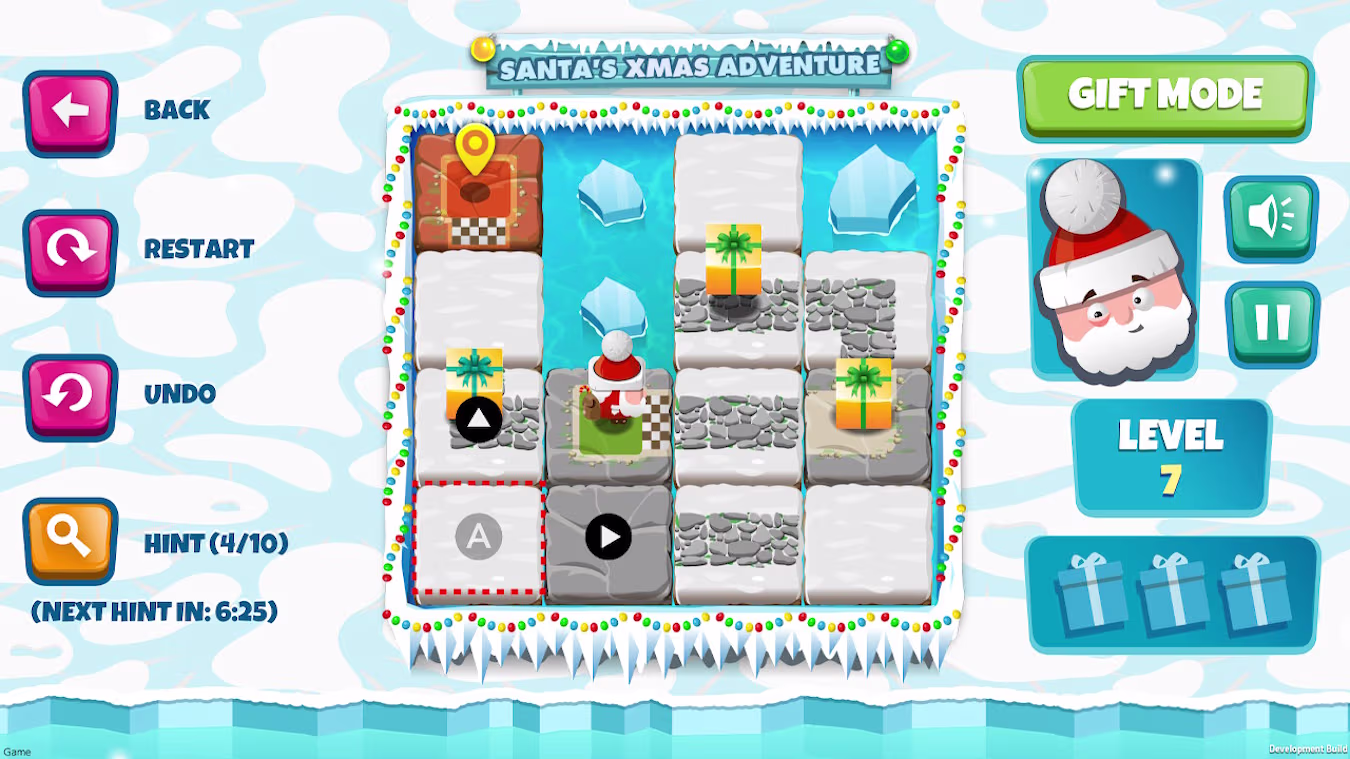Pause the game
Viewport: 1350px width, 759px height.
[1272, 323]
